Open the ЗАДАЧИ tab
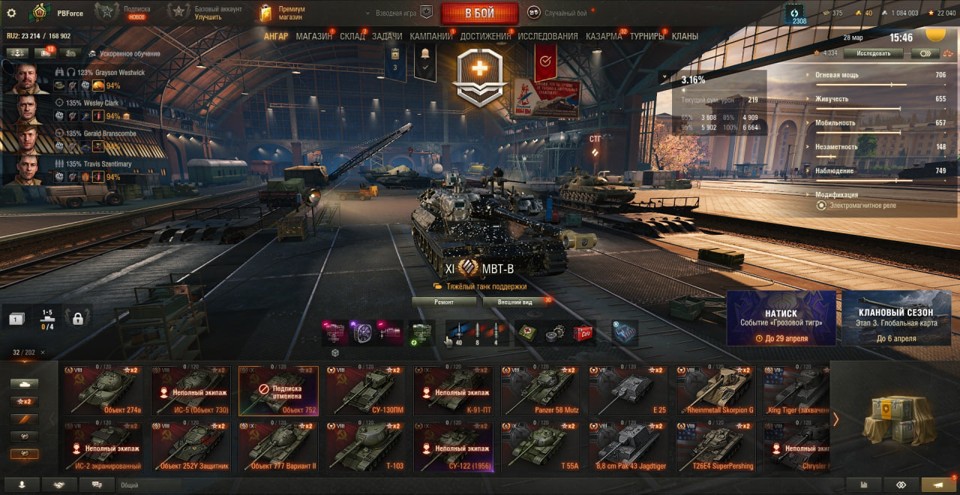The image size is (960, 495). (x=387, y=36)
